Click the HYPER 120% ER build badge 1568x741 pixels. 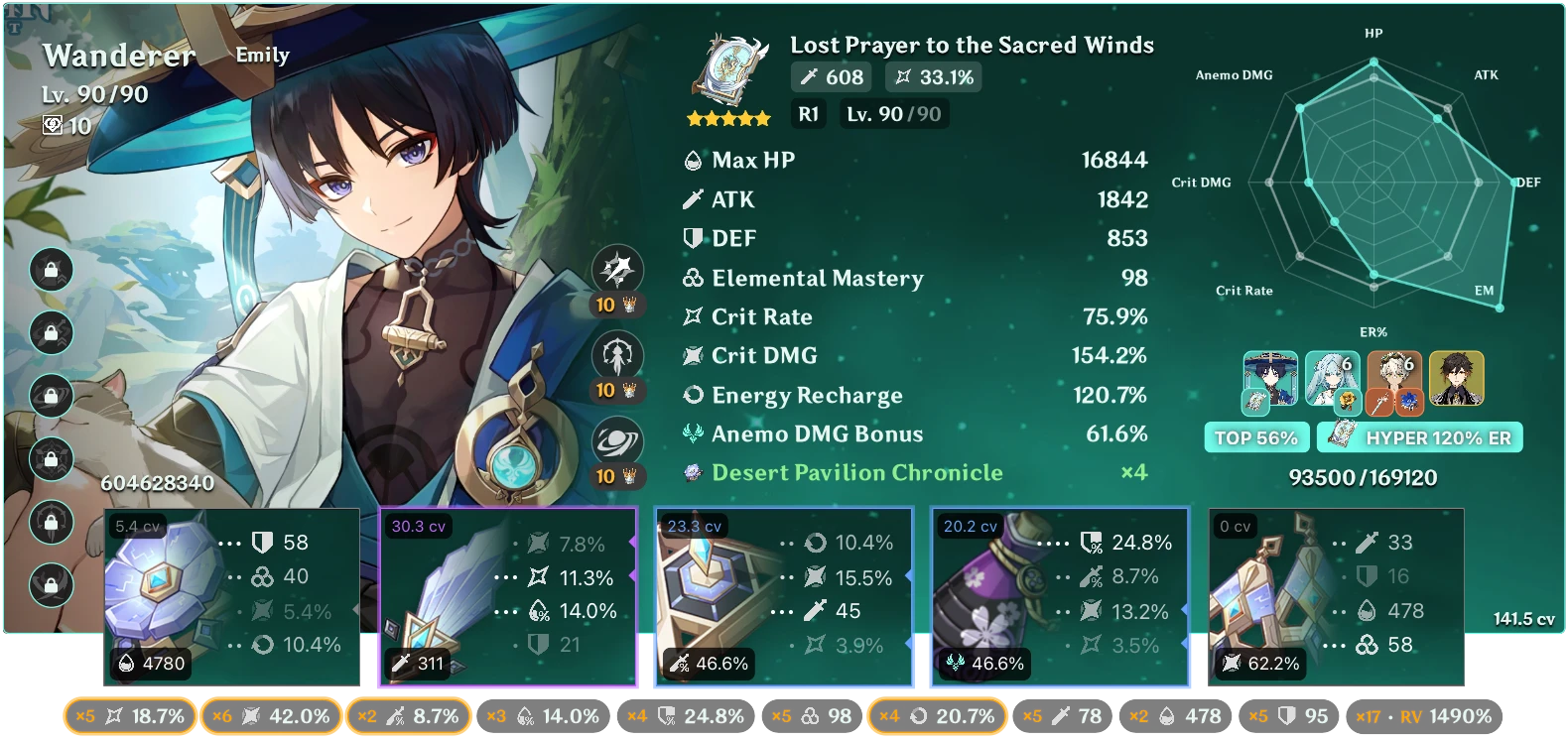coord(1419,436)
